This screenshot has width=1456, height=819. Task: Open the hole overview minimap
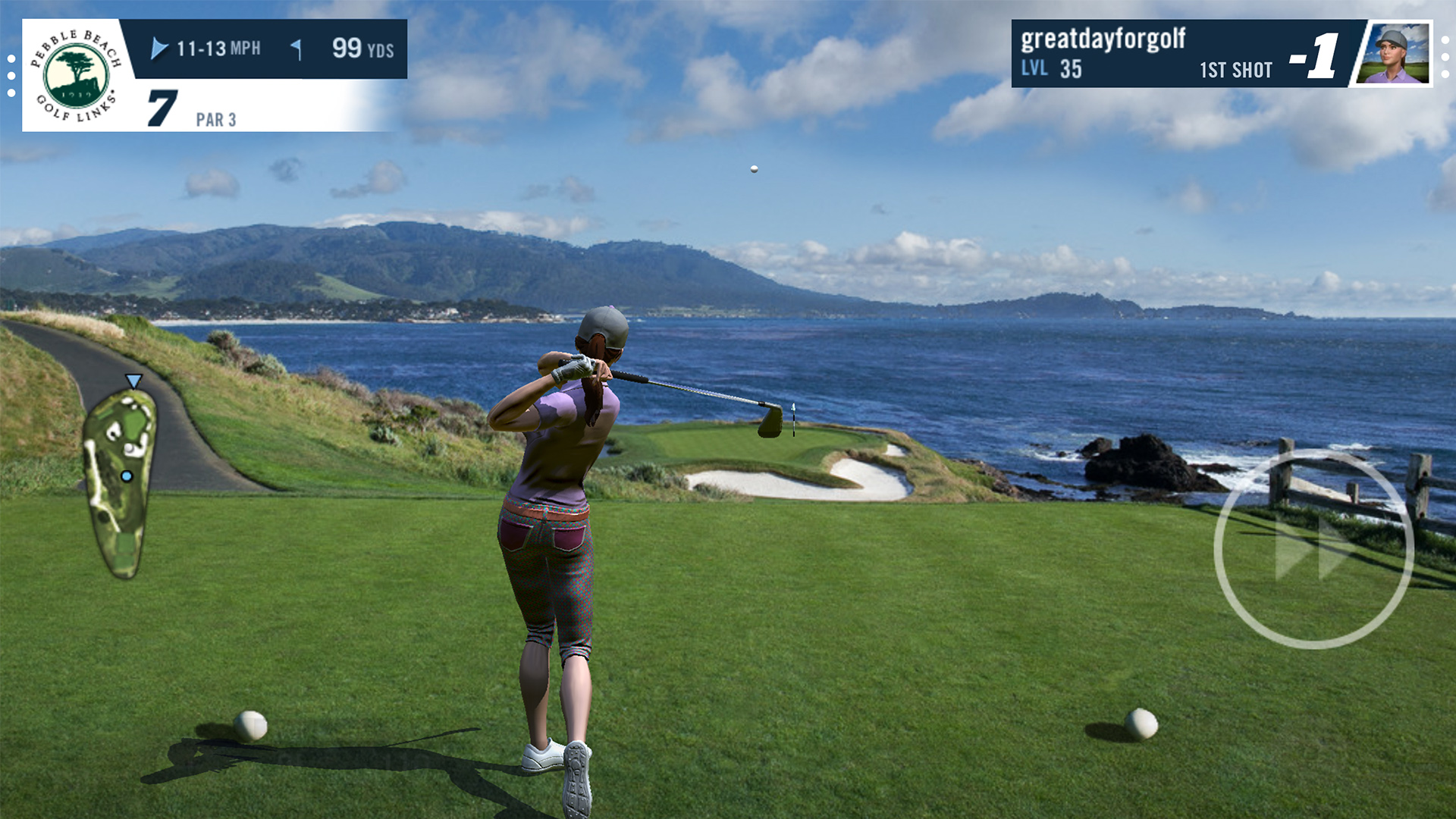point(119,479)
